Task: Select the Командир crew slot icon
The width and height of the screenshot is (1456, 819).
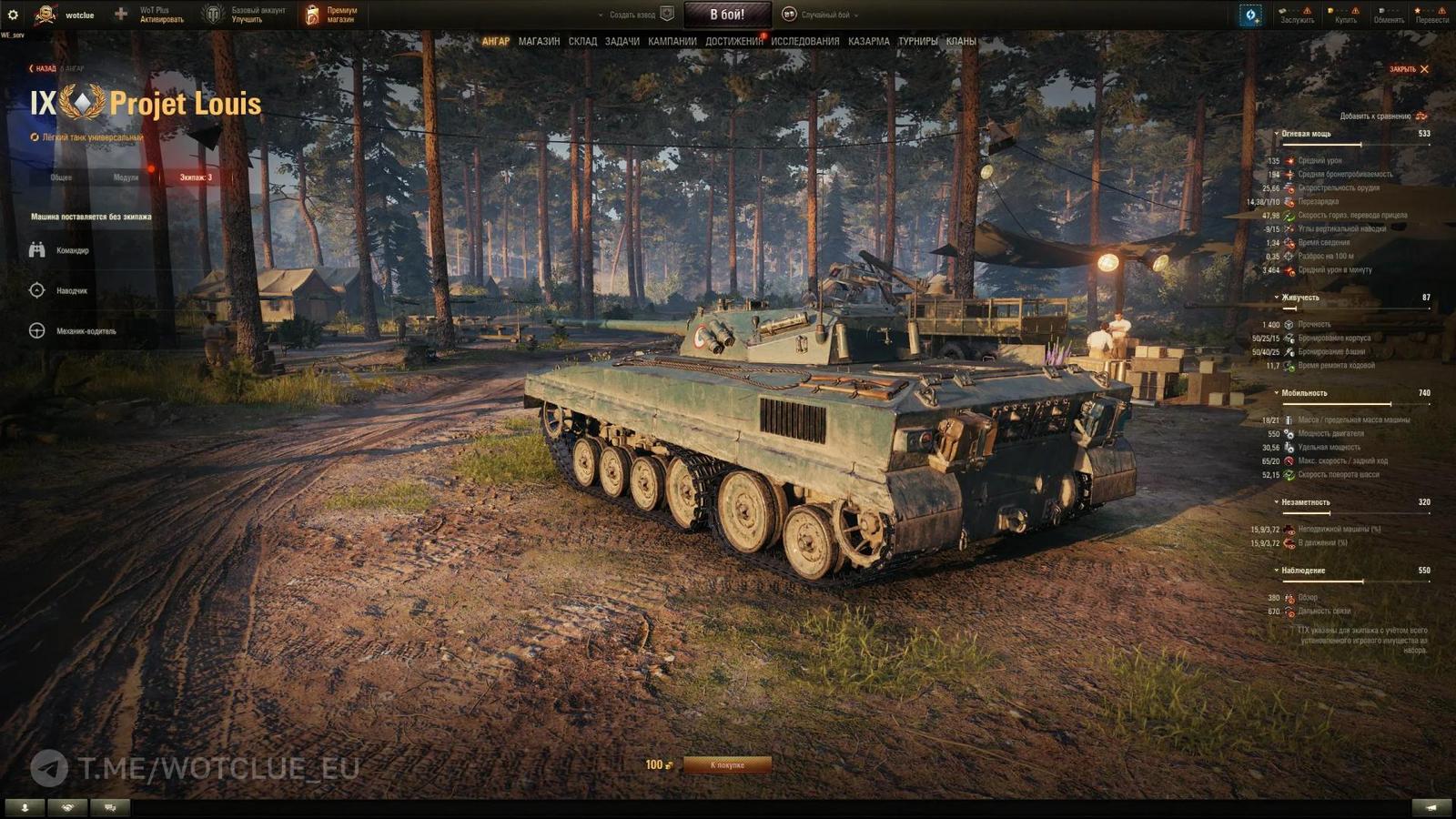Action: point(36,250)
